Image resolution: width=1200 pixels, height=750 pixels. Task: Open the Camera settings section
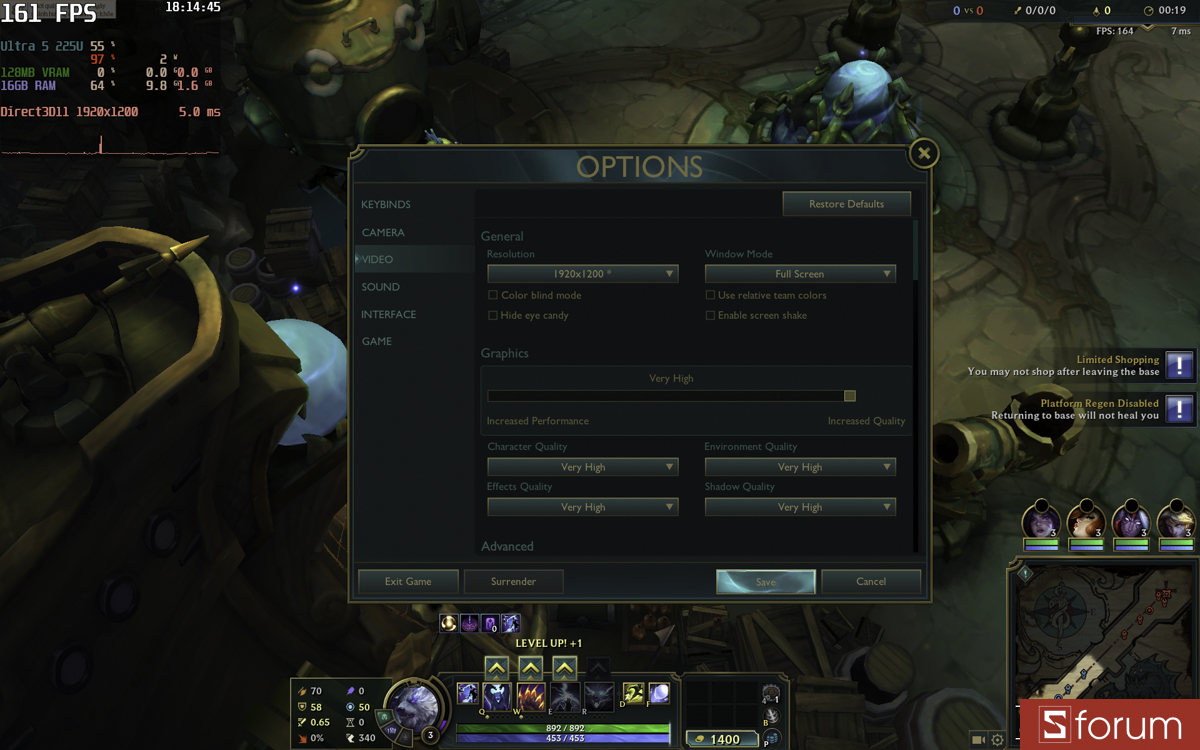(x=383, y=232)
